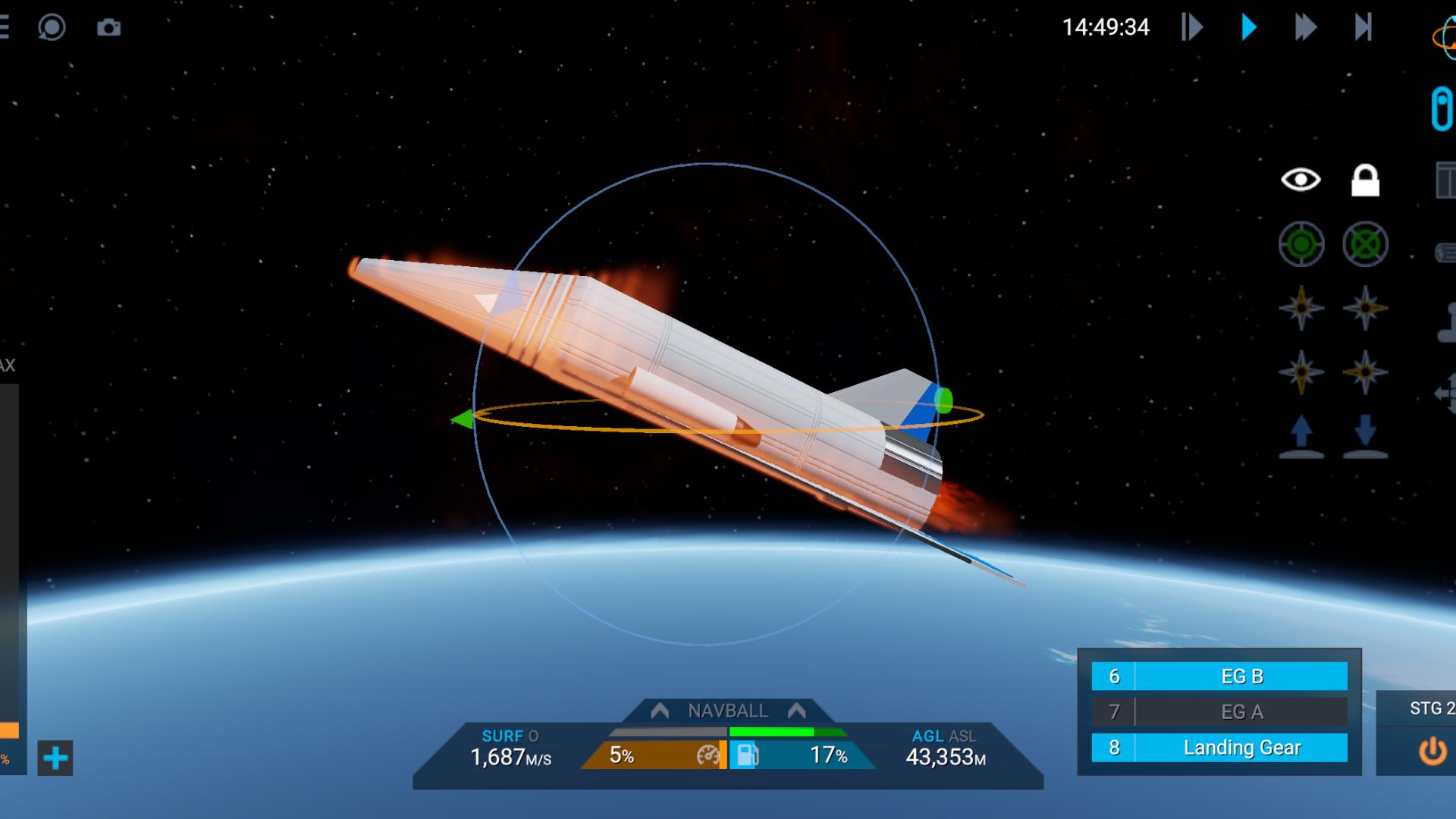The image size is (1456, 819).
Task: Click the down-arrow landing pad icon
Action: pyautogui.click(x=1365, y=436)
